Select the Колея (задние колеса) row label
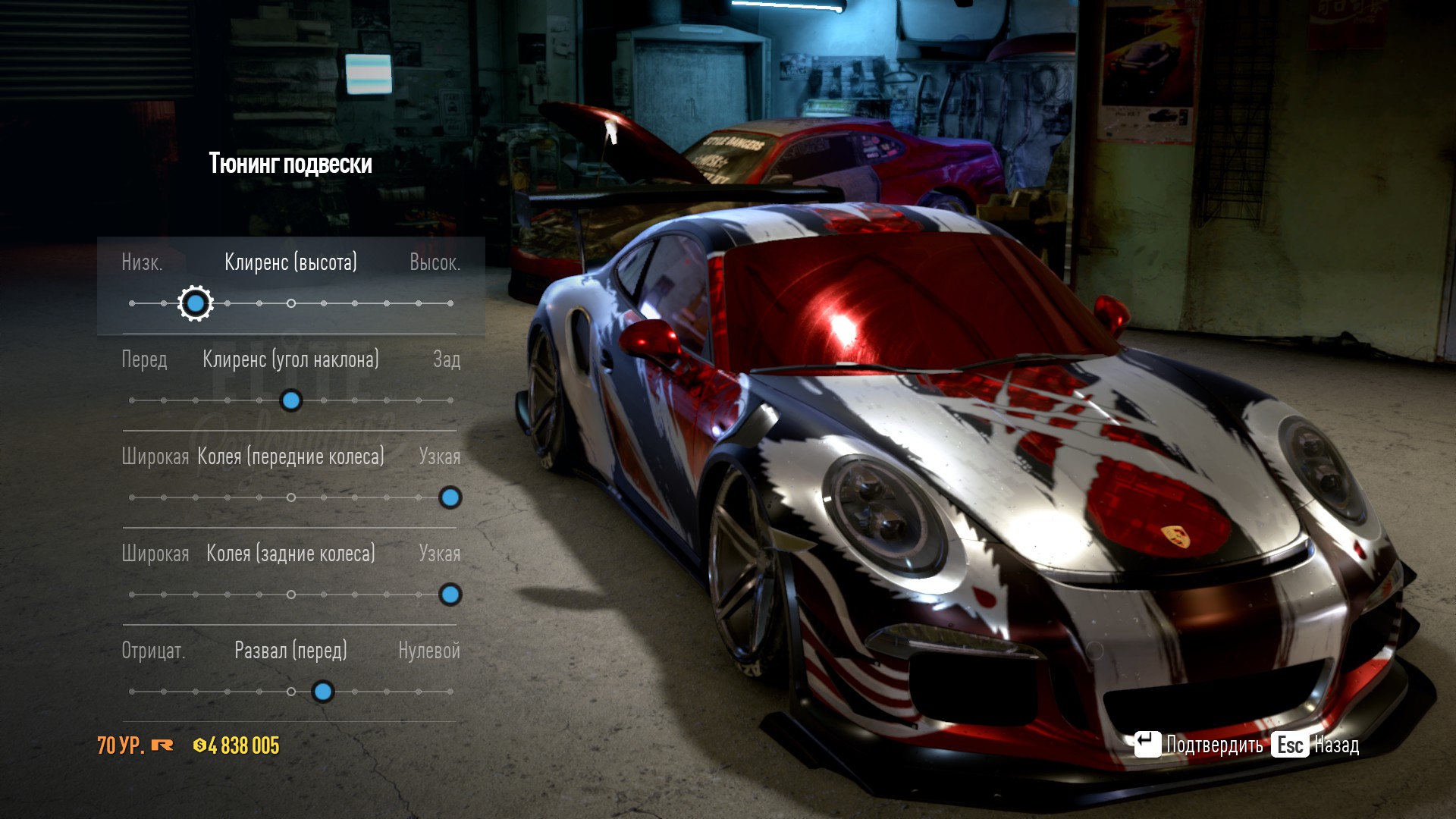This screenshot has width=1456, height=819. [290, 554]
